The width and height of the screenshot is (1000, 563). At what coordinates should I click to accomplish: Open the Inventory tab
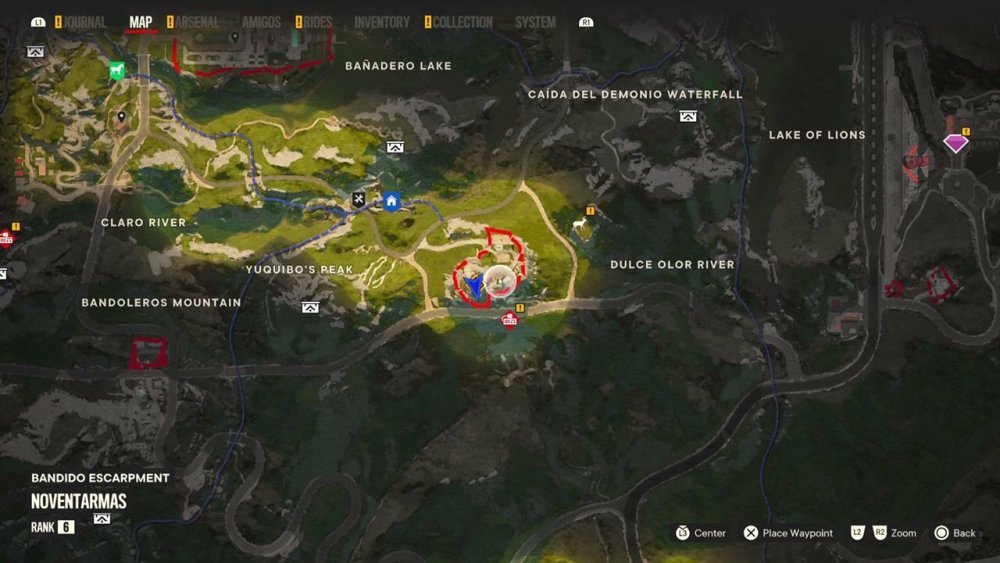point(382,22)
